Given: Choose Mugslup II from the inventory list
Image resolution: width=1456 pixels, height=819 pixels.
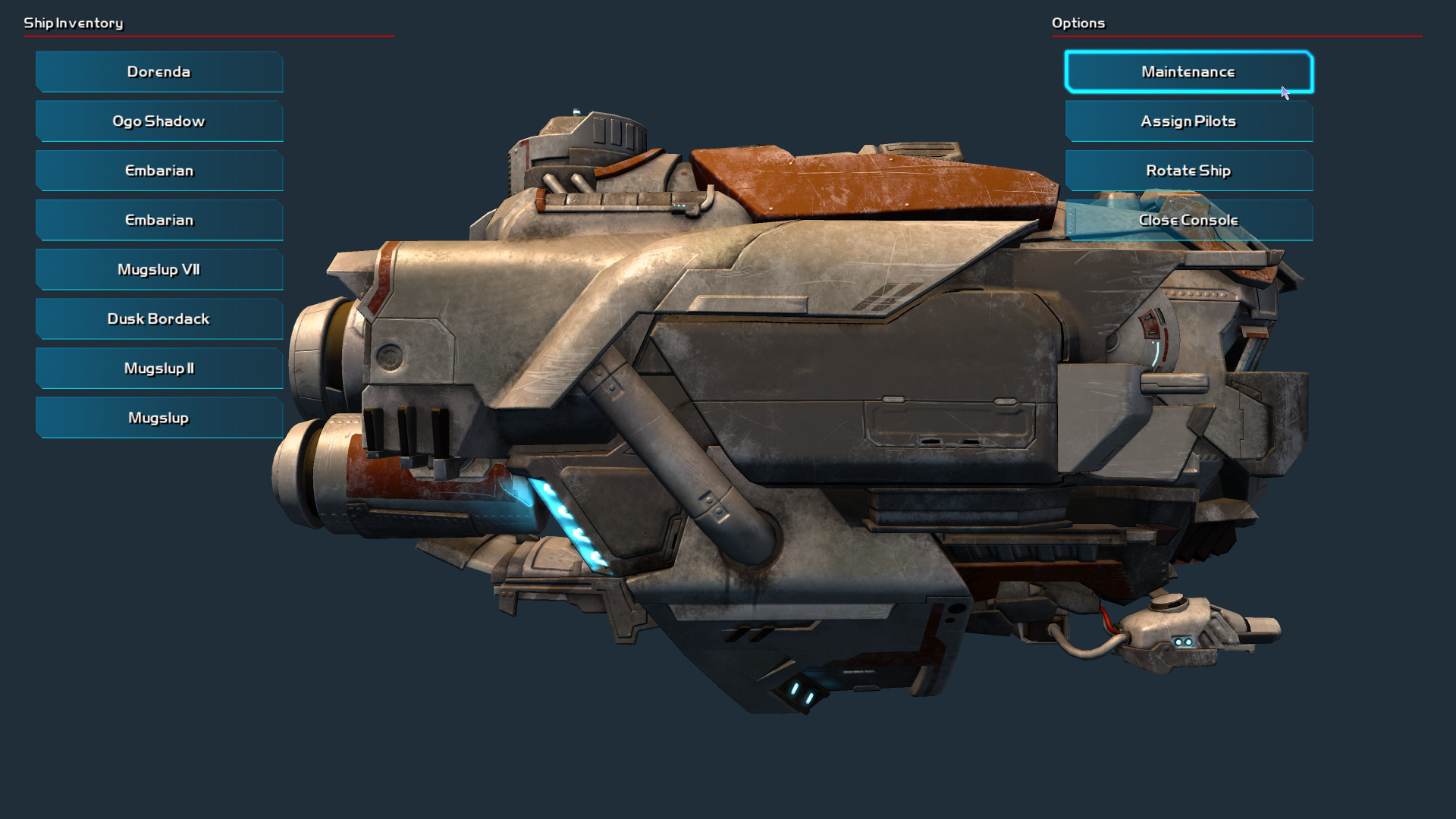Looking at the screenshot, I should click(158, 368).
